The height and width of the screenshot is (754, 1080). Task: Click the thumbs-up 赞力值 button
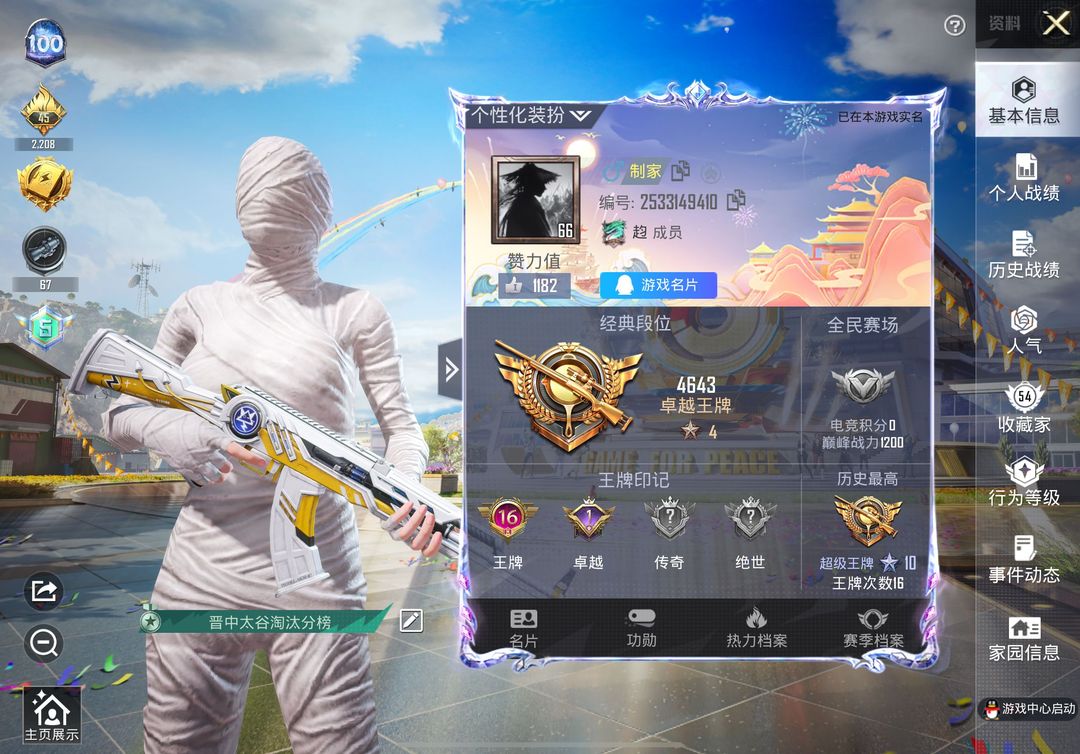tap(534, 285)
